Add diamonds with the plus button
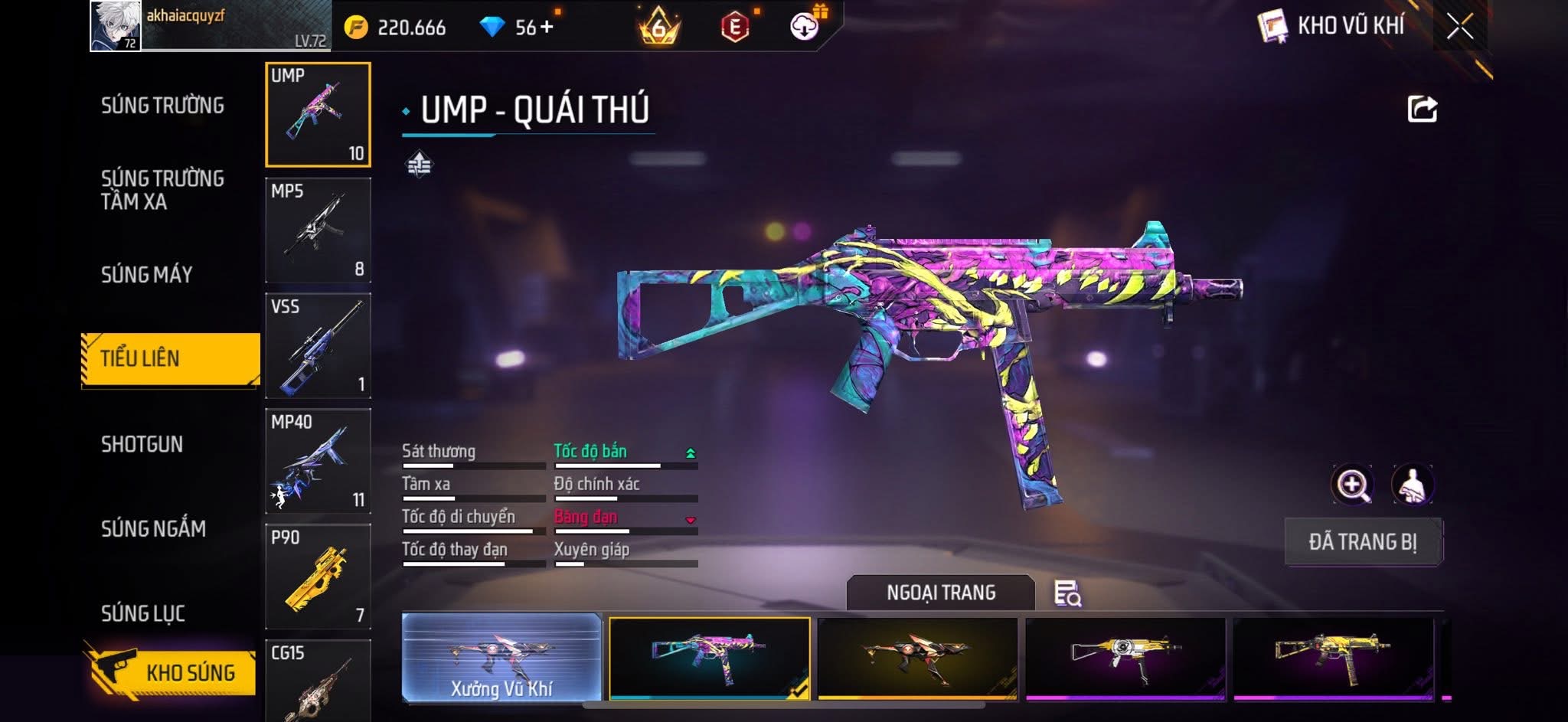Viewport: 1568px width, 722px height. [x=547, y=28]
